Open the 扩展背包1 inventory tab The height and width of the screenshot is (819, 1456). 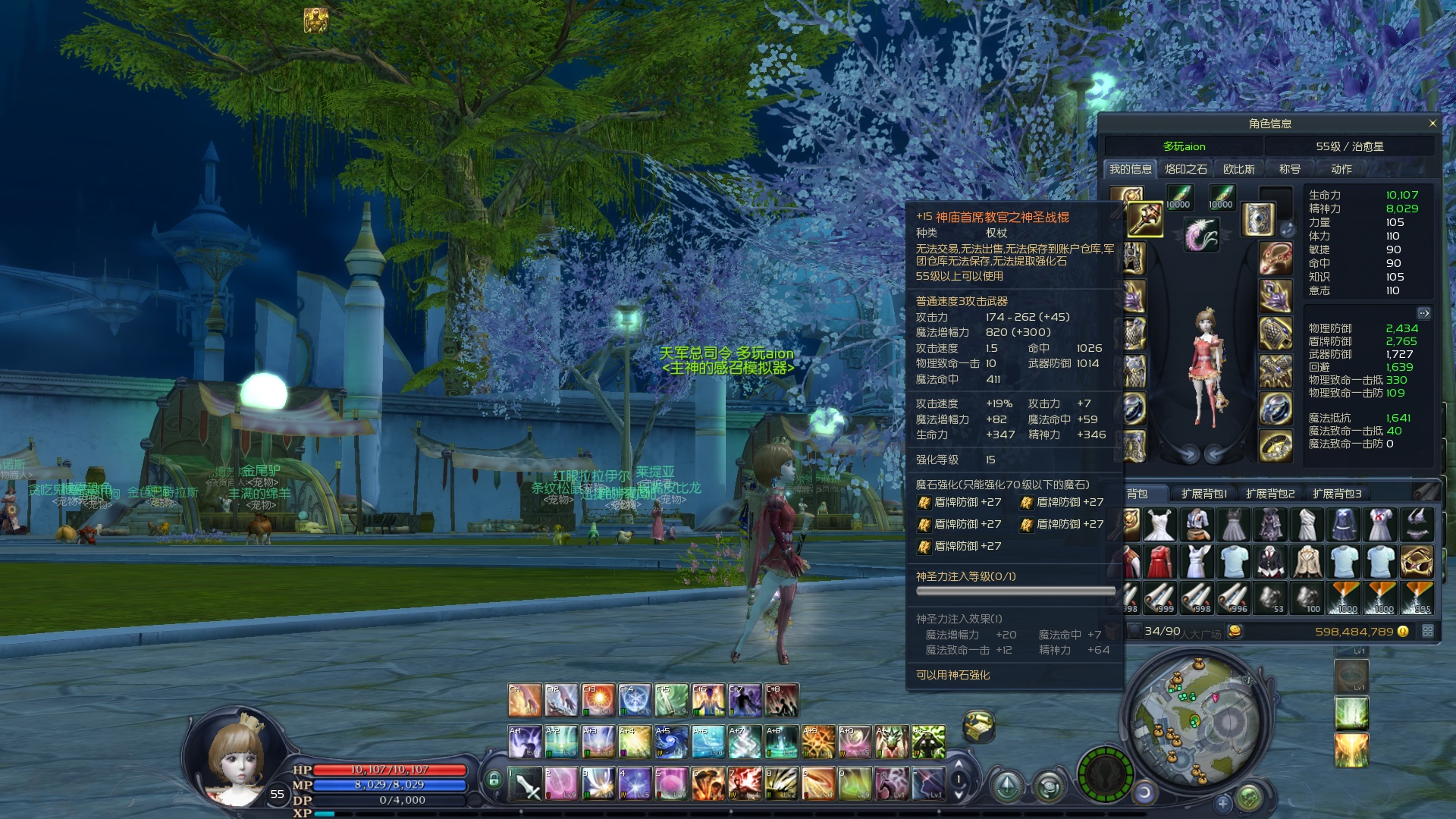1203,494
